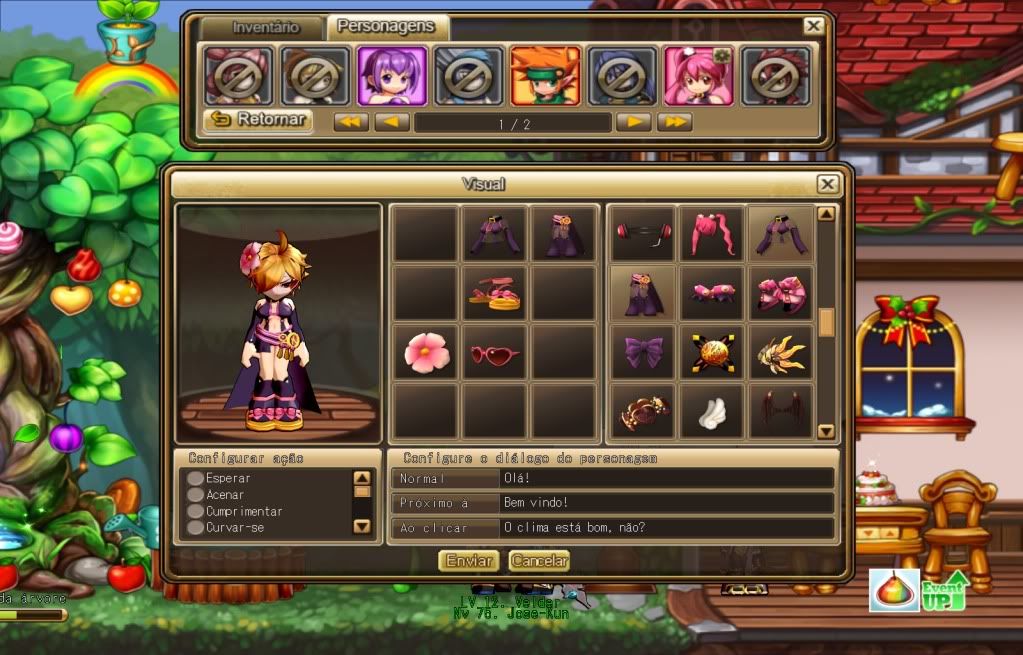Select the pink-haired character portrait
This screenshot has height=655, width=1023.
[699, 76]
